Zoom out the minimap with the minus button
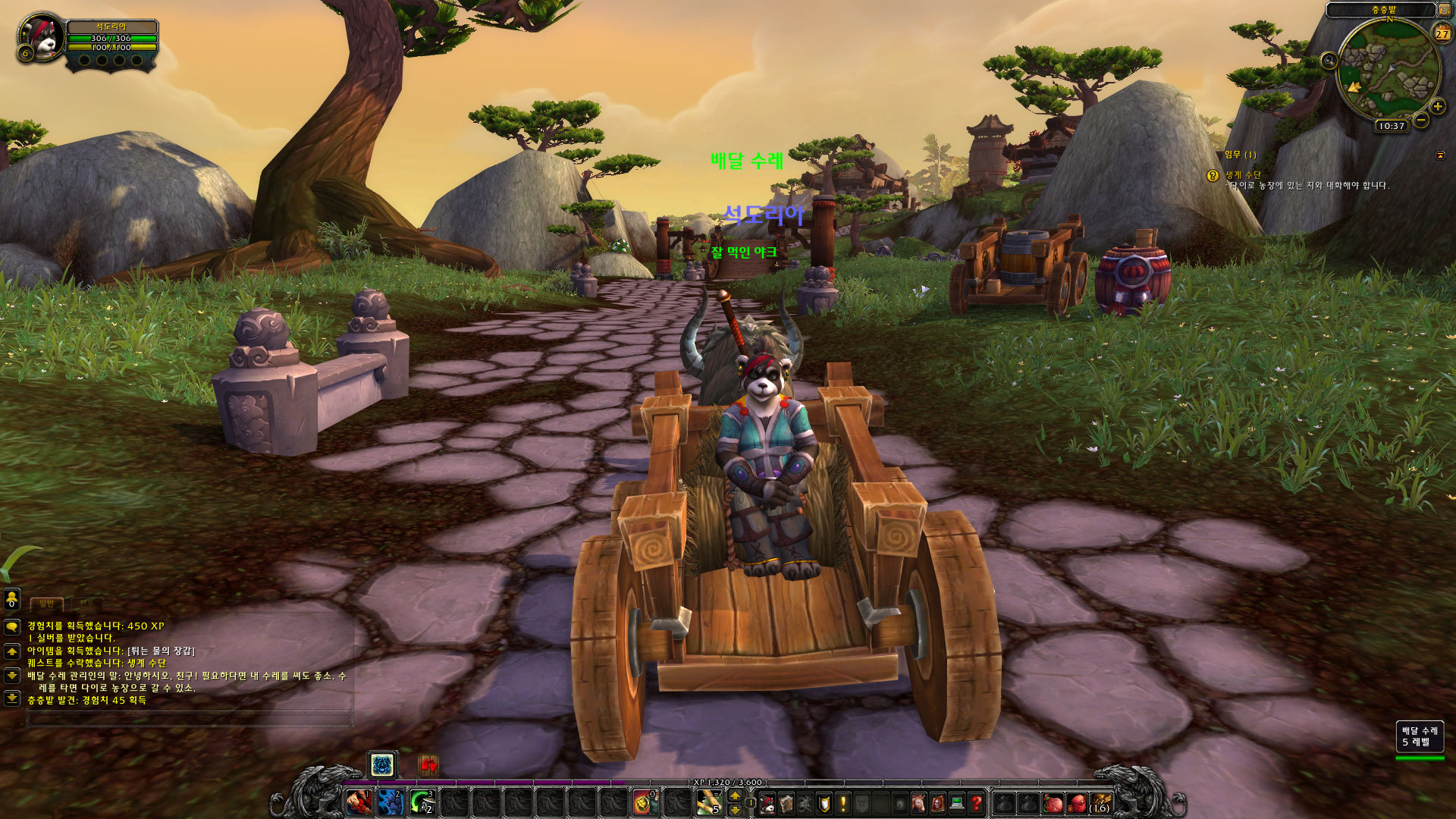This screenshot has width=1456, height=819. 1421,120
